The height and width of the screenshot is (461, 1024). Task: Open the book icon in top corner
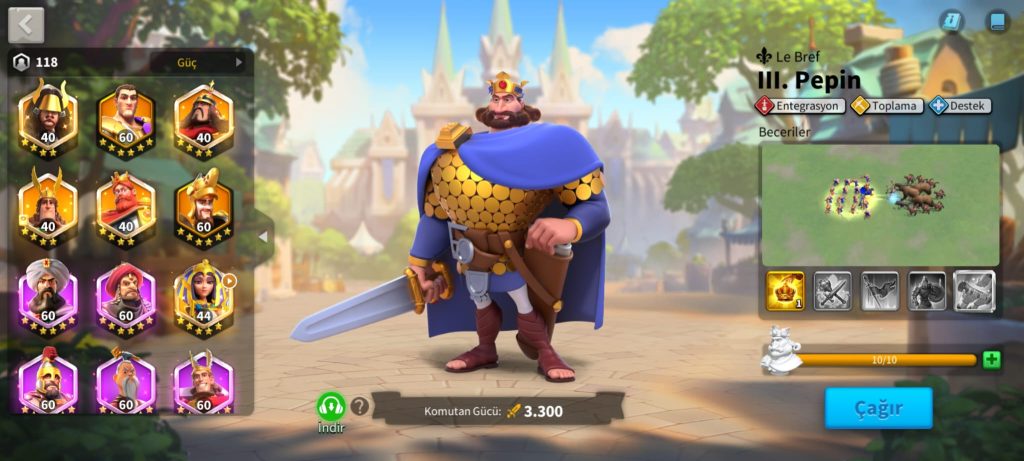click(x=996, y=22)
